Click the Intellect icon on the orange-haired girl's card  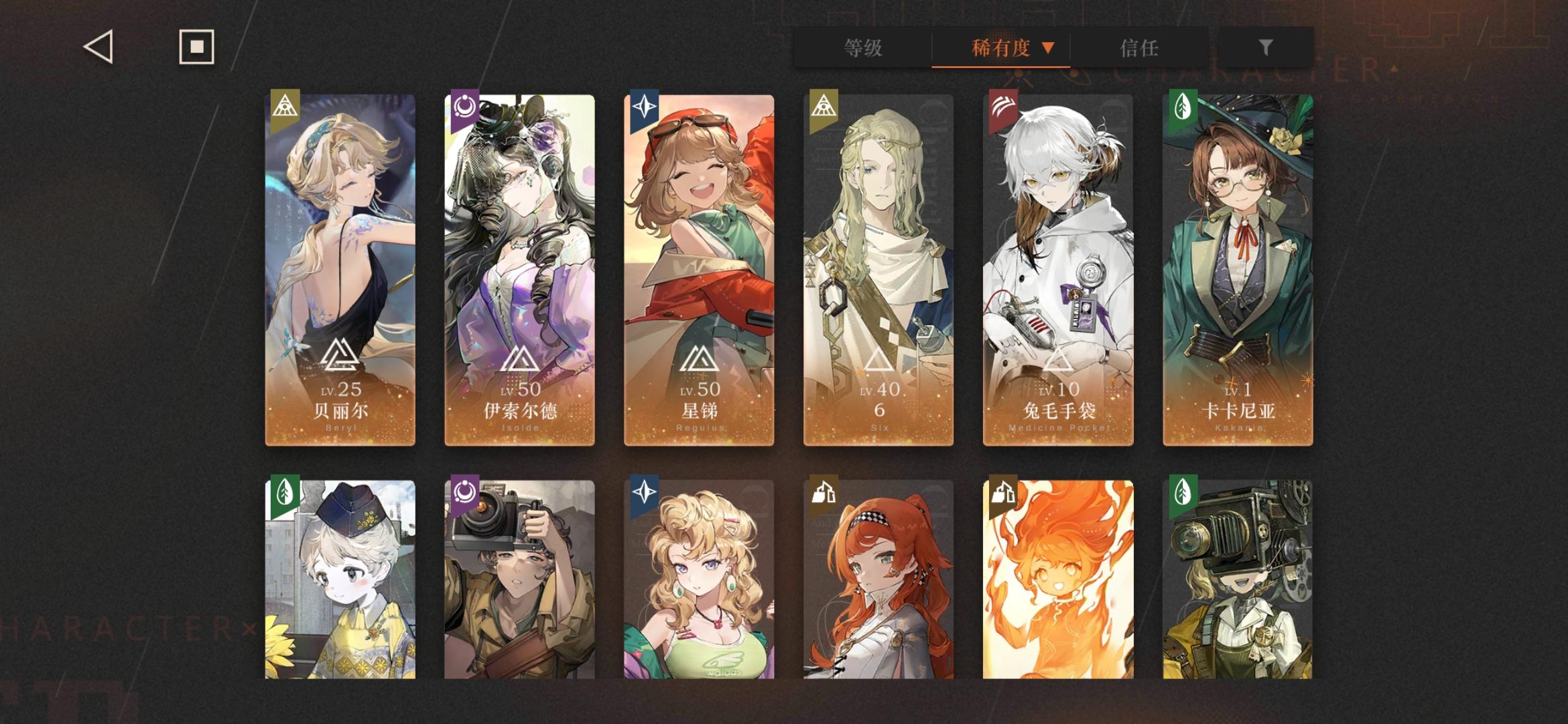[824, 493]
